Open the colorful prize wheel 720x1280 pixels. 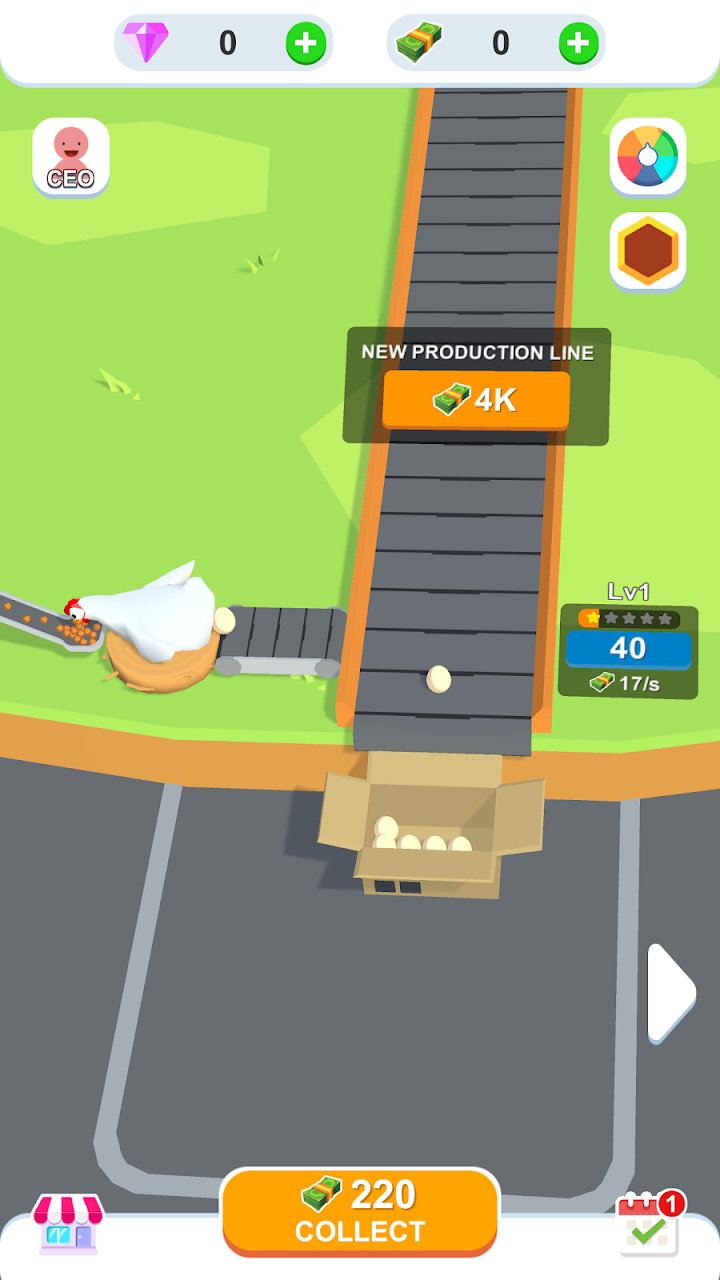point(648,157)
